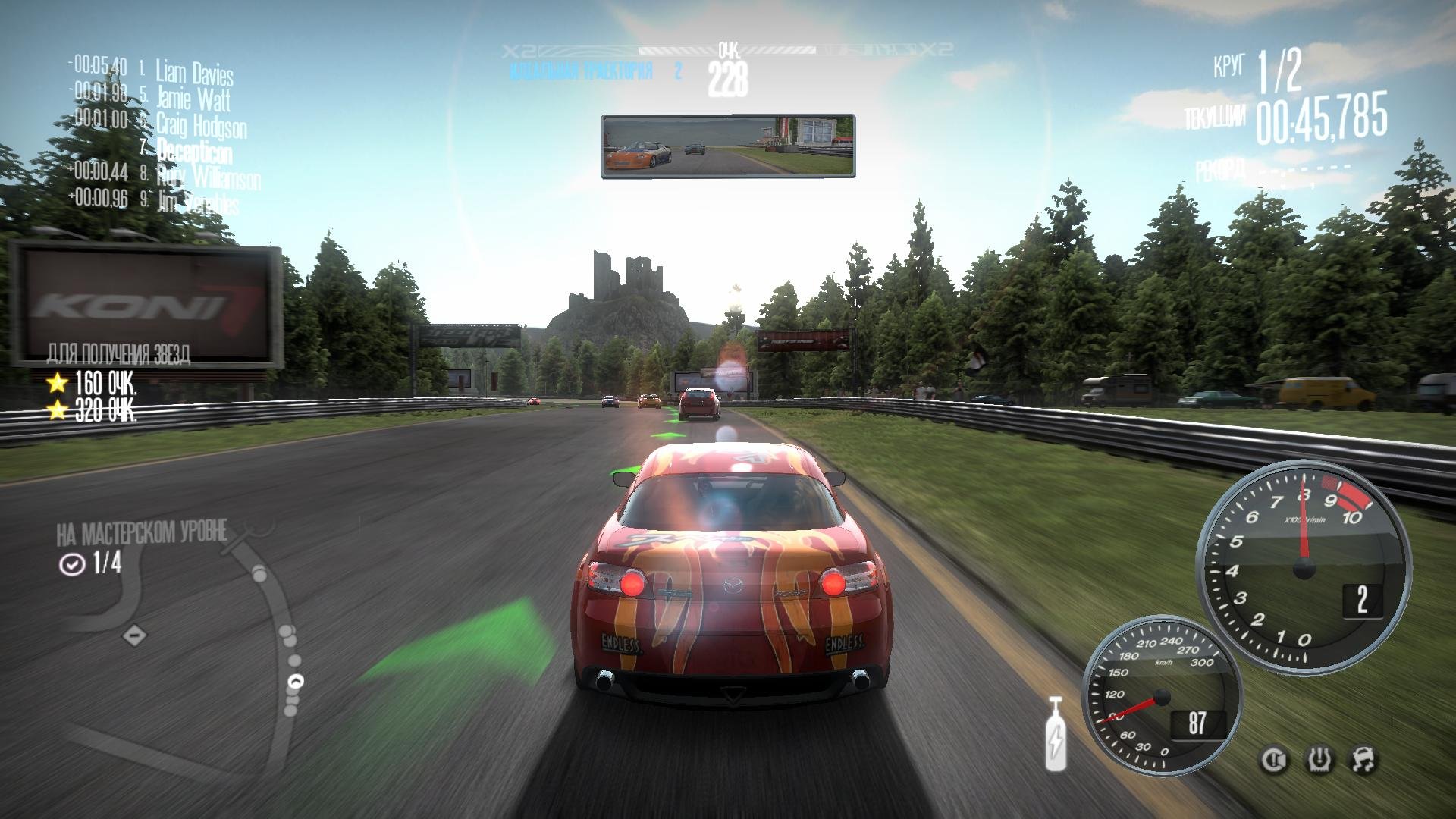Select Liam Davies in the standings
This screenshot has width=1456, height=819.
coord(194,73)
